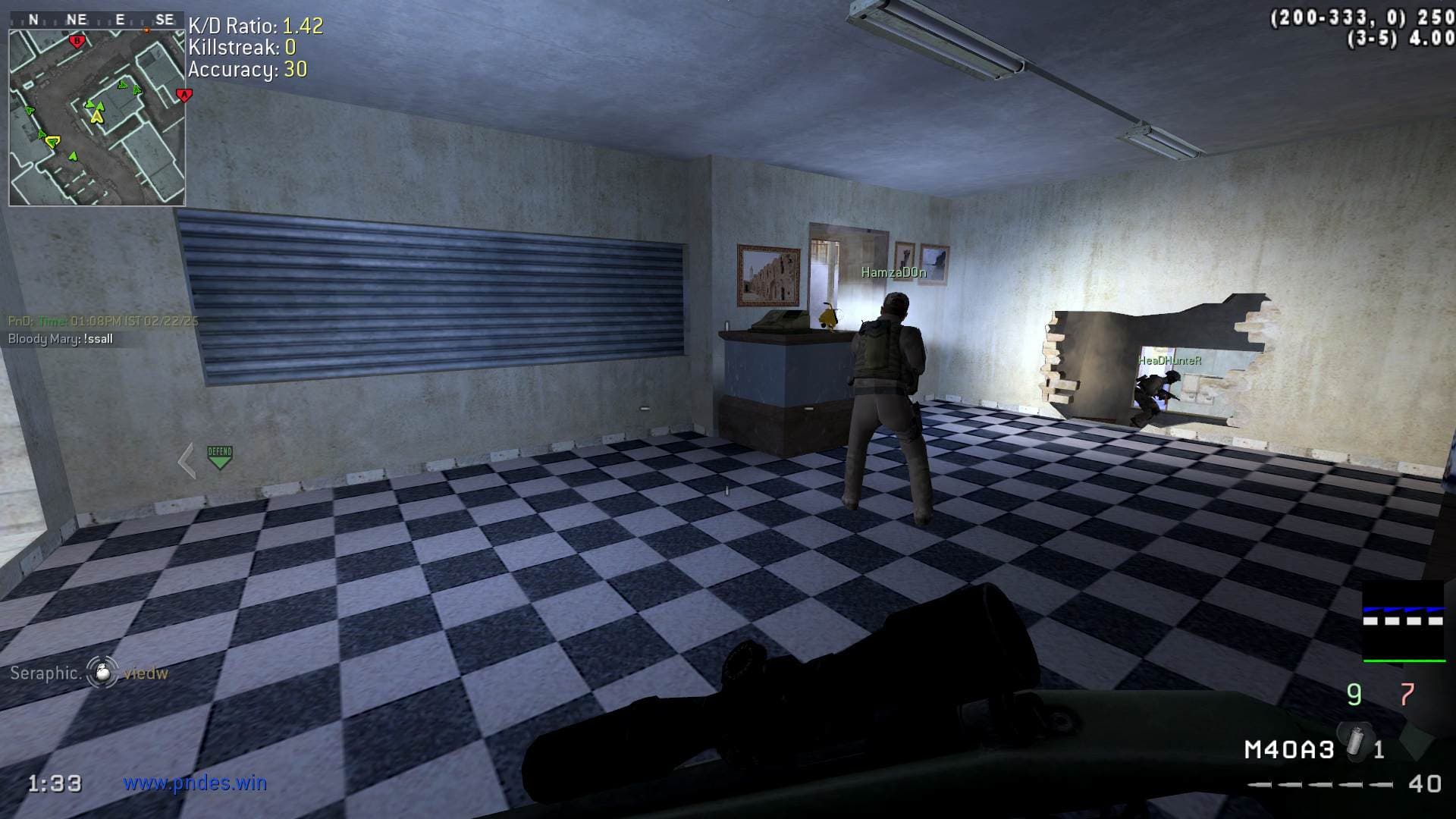Click the green DEFEND objective icon
This screenshot has width=1456, height=819.
pos(219,457)
